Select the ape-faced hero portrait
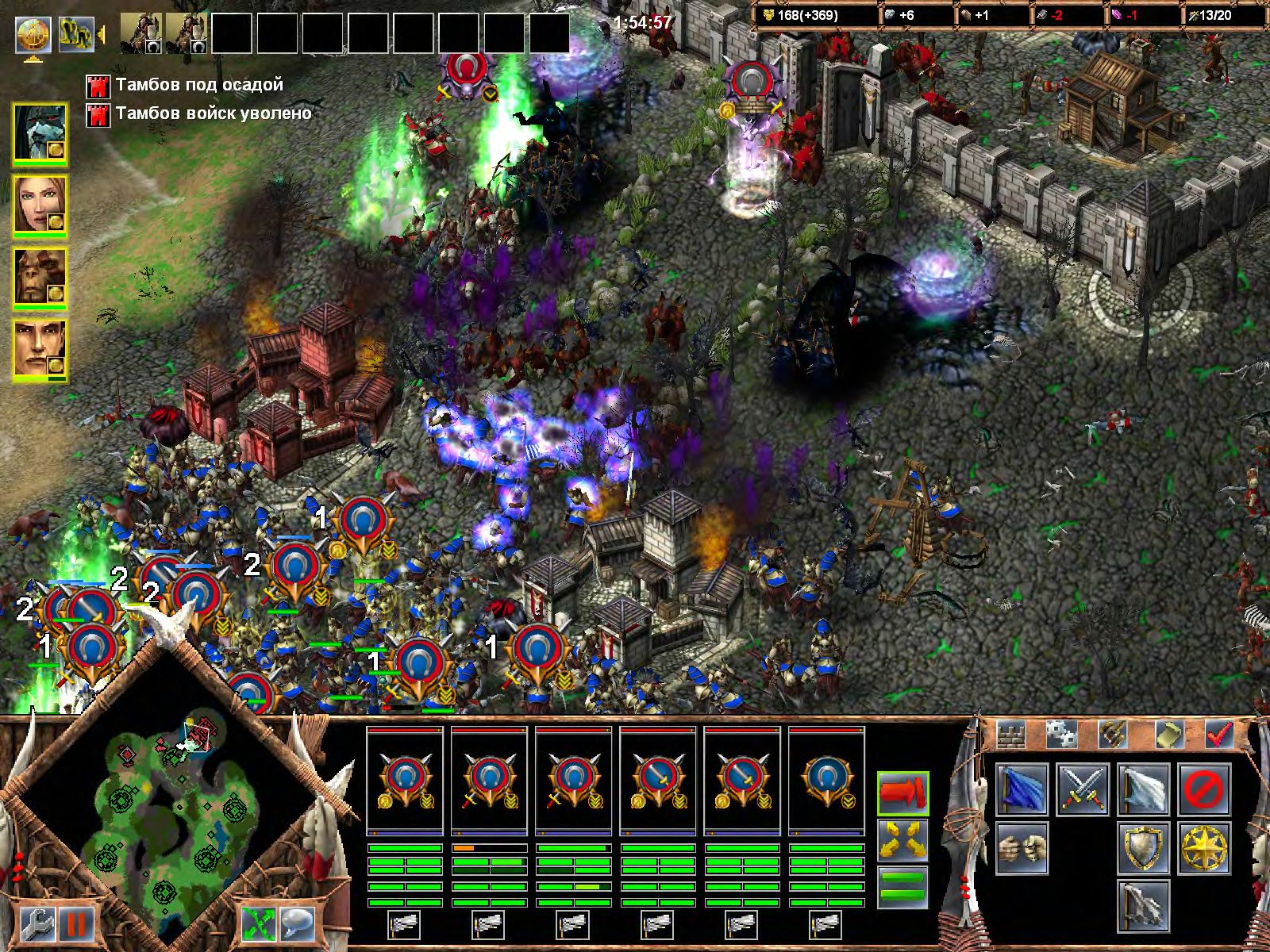Screen dimensions: 1270x952 (x=39, y=278)
